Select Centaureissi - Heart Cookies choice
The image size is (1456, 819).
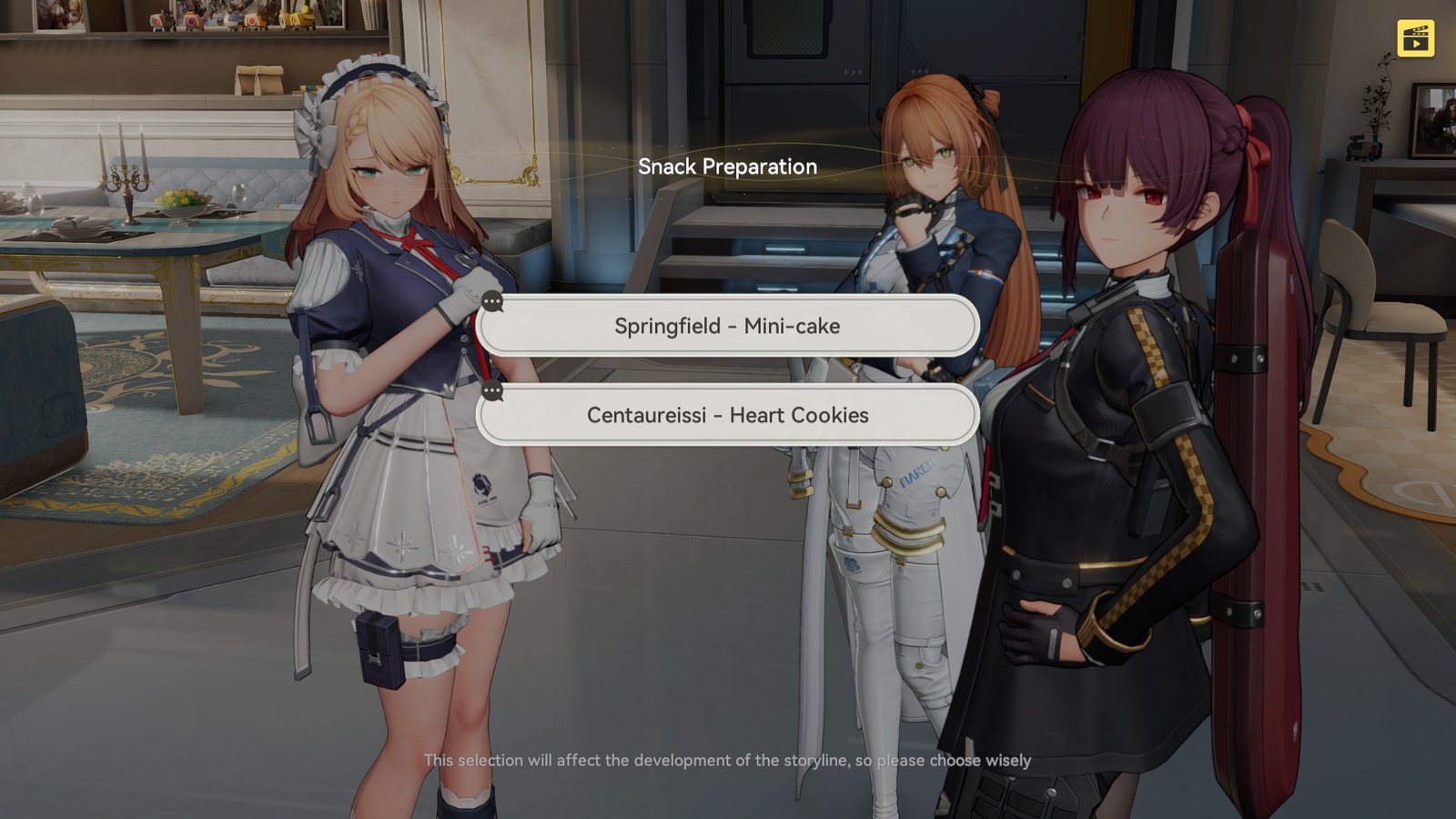pyautogui.click(x=727, y=415)
